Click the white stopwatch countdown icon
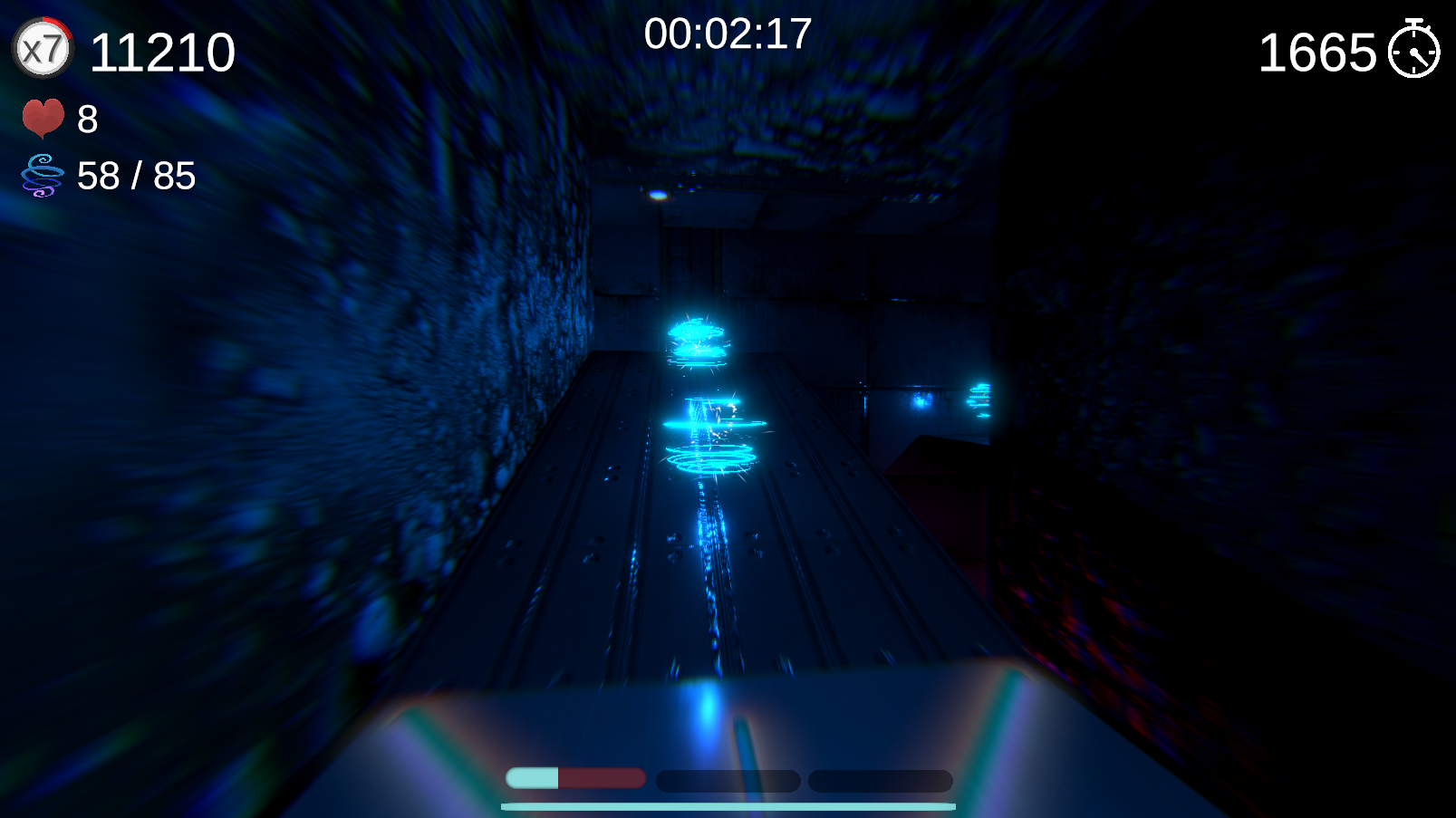Image resolution: width=1456 pixels, height=818 pixels. [x=1415, y=53]
